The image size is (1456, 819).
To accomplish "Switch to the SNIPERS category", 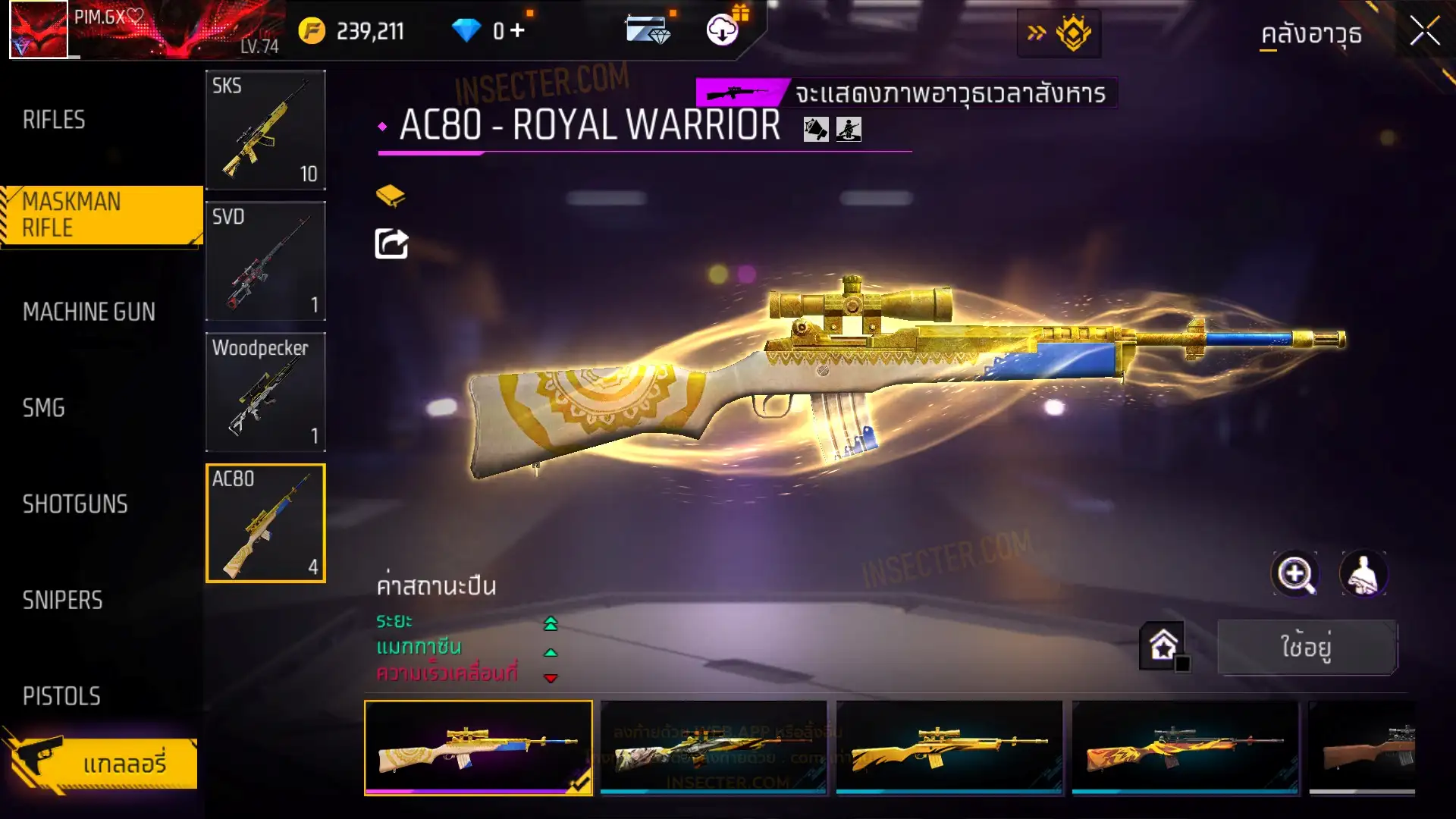I will 62,601.
